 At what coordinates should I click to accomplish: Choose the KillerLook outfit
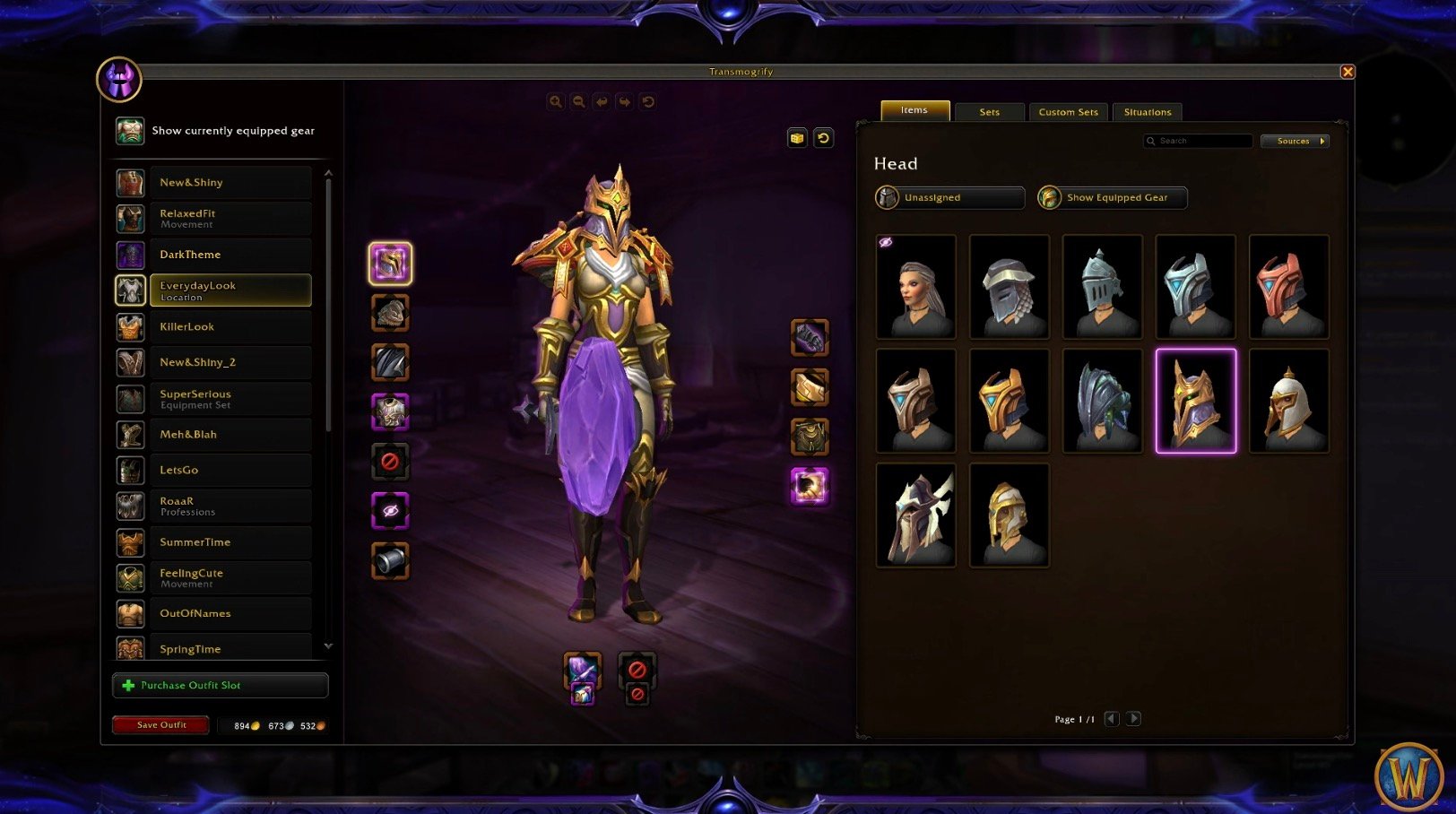[230, 326]
